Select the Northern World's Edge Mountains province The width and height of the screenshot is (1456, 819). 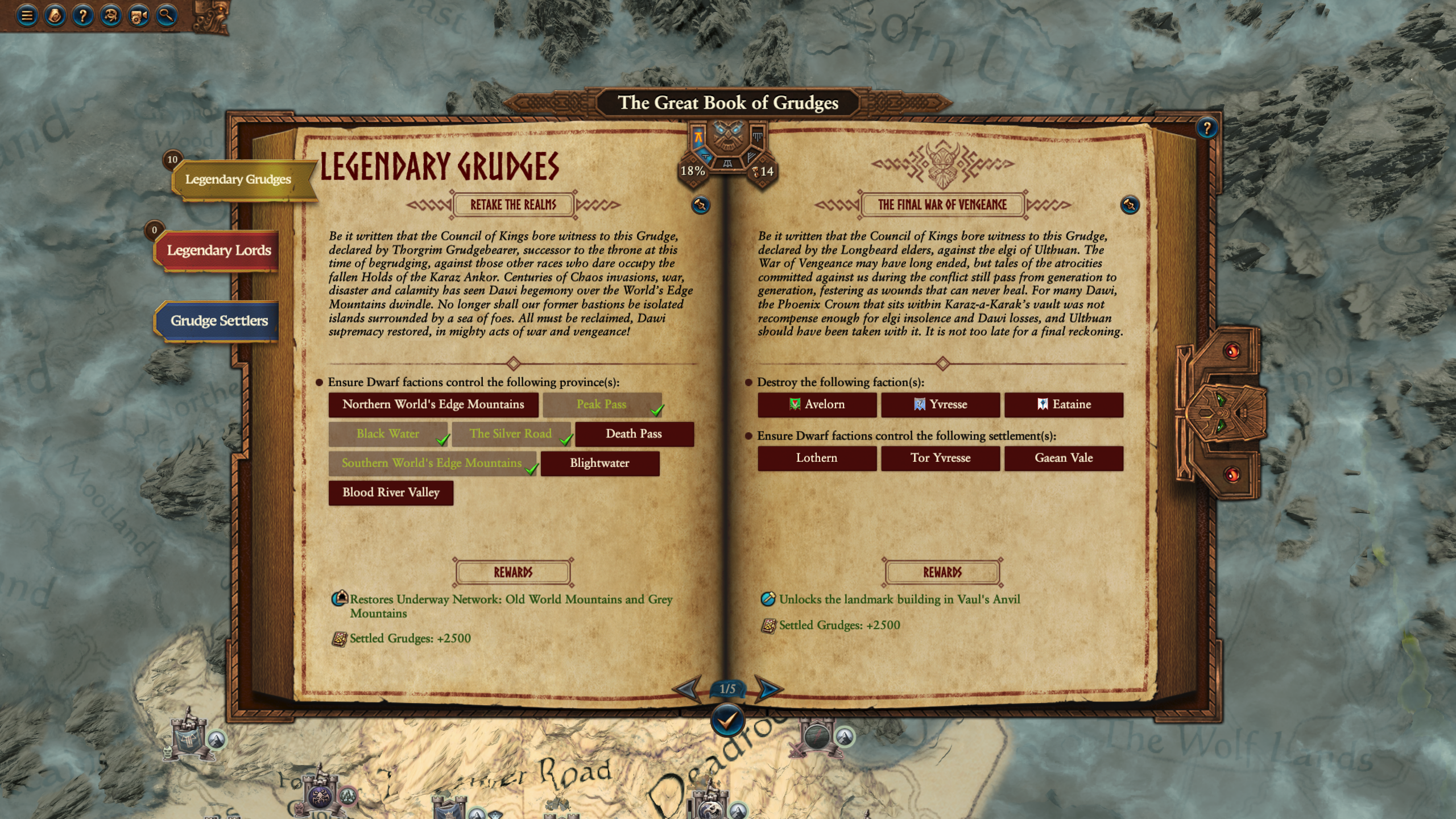click(433, 404)
